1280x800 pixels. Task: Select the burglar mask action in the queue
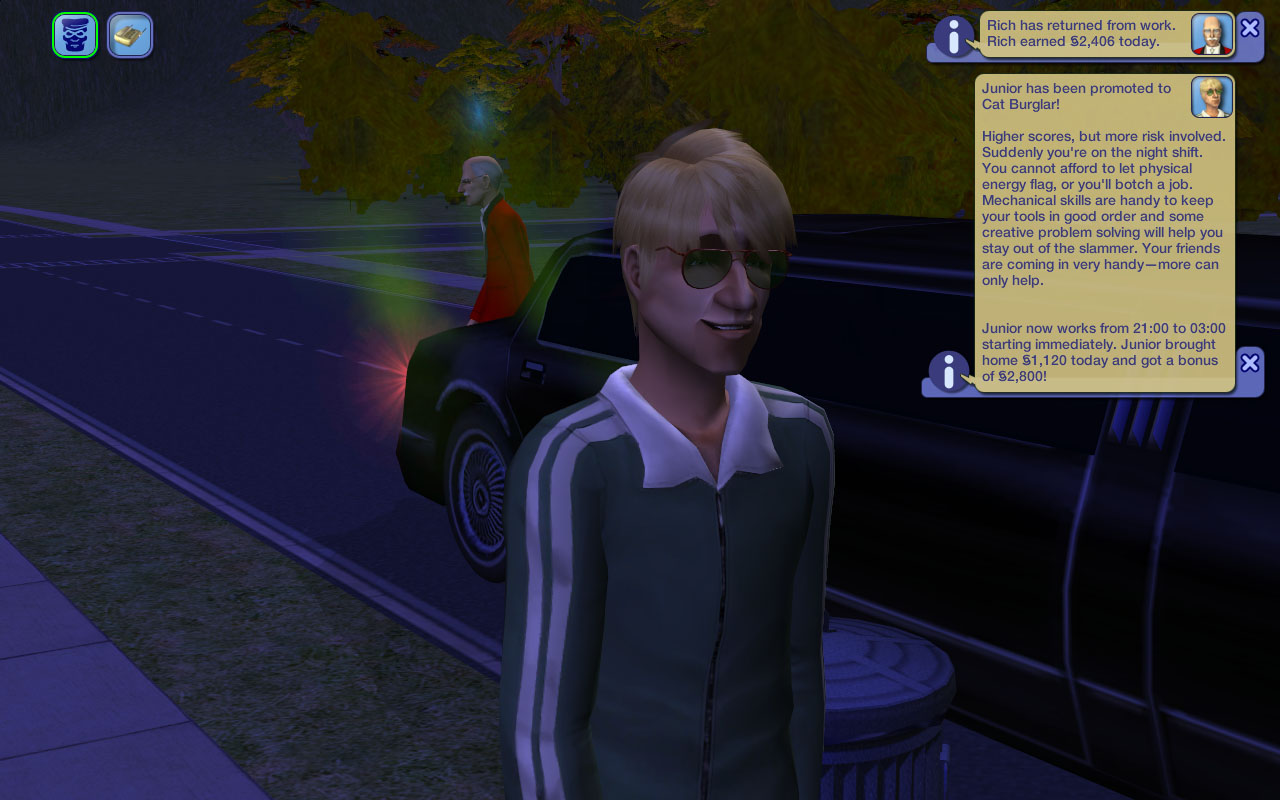(75, 35)
